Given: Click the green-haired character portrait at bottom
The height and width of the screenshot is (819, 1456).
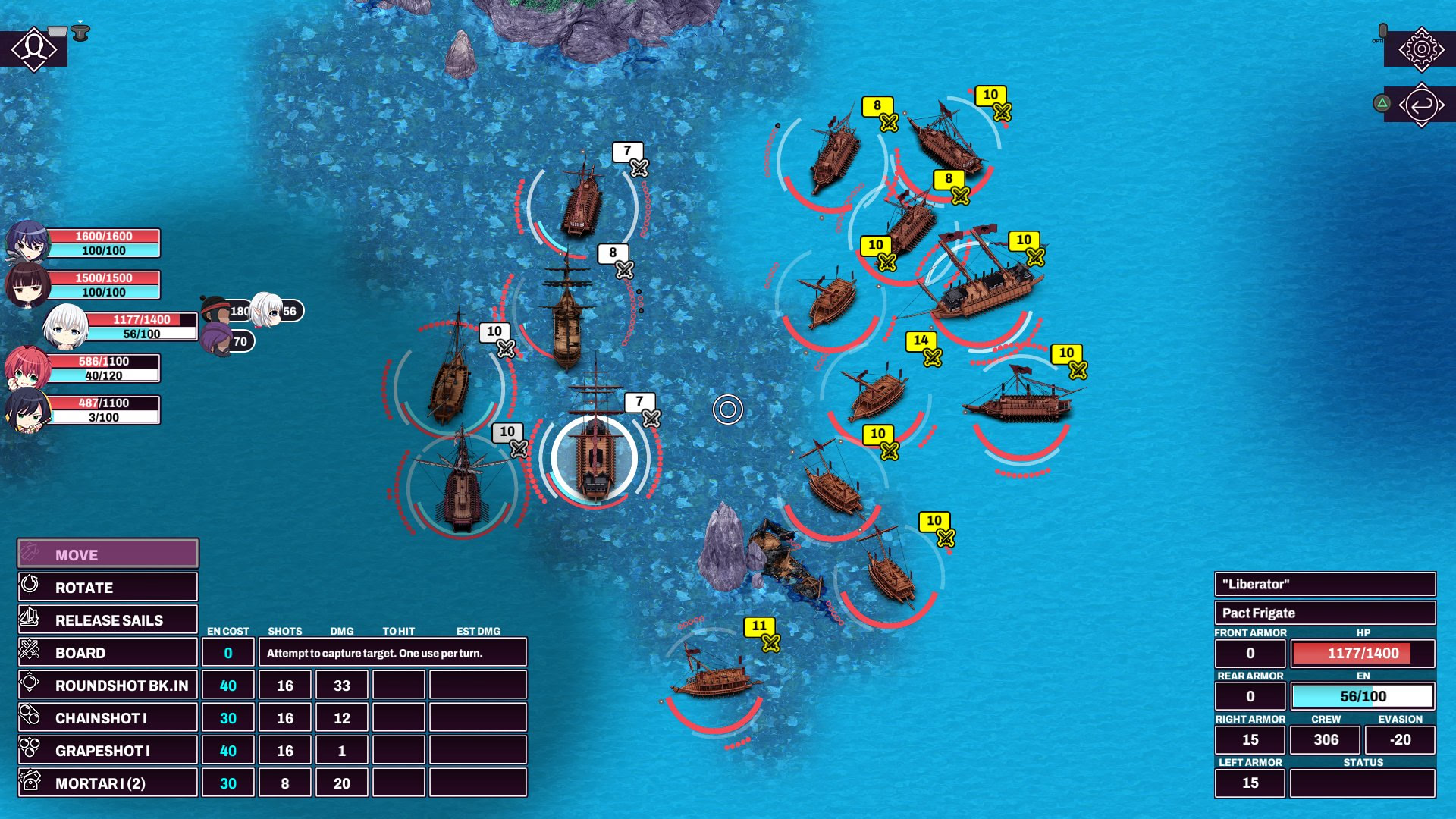Looking at the screenshot, I should coord(28,409).
